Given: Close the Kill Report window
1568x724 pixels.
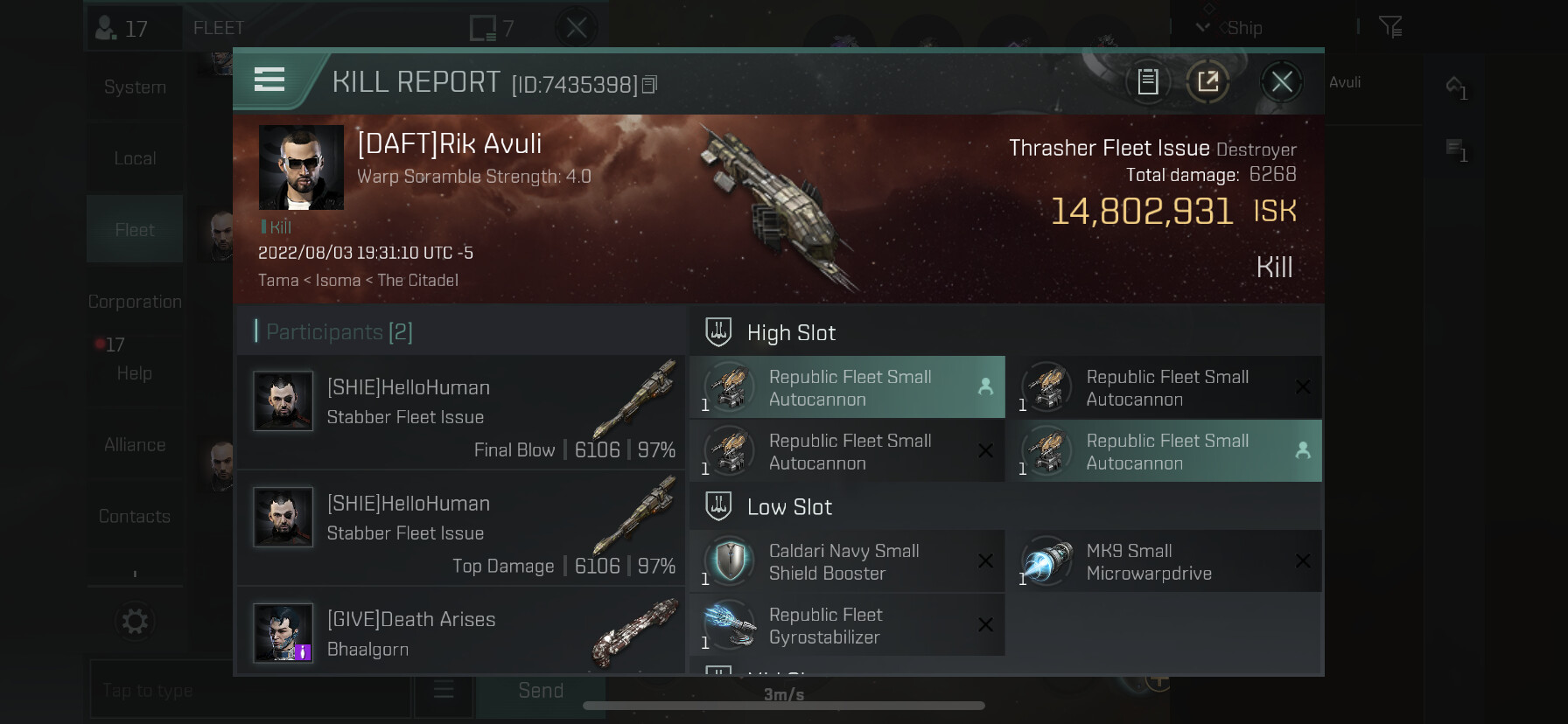Looking at the screenshot, I should pos(1282,82).
